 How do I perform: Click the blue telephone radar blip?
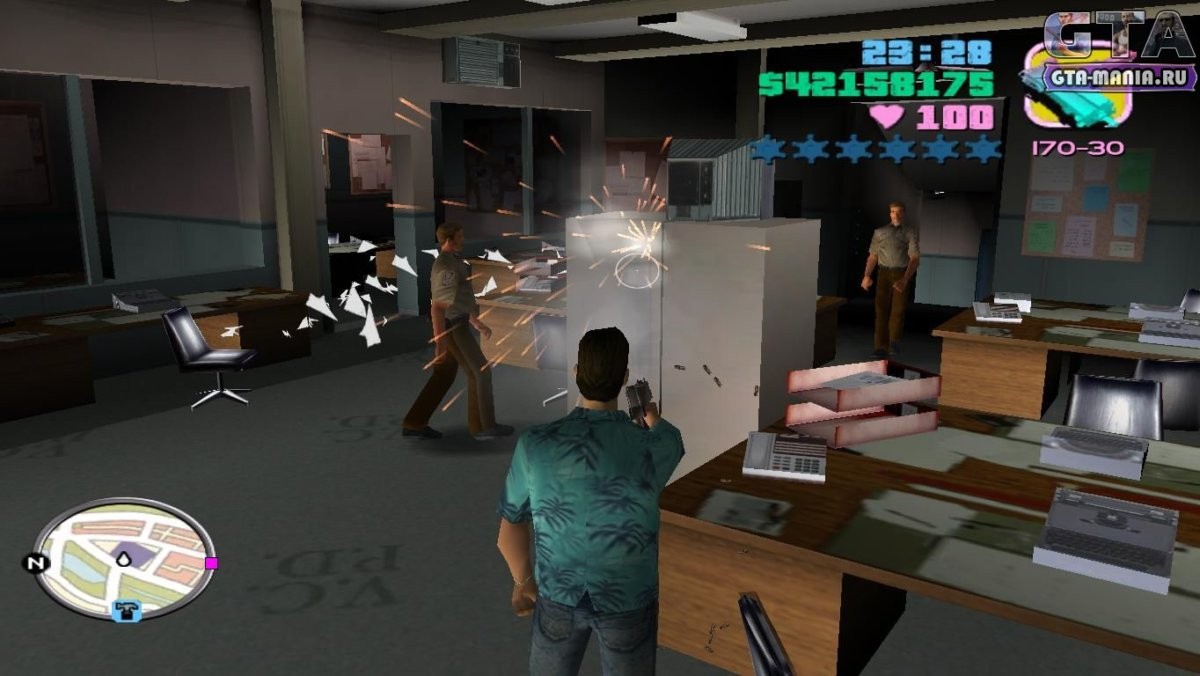click(x=126, y=610)
